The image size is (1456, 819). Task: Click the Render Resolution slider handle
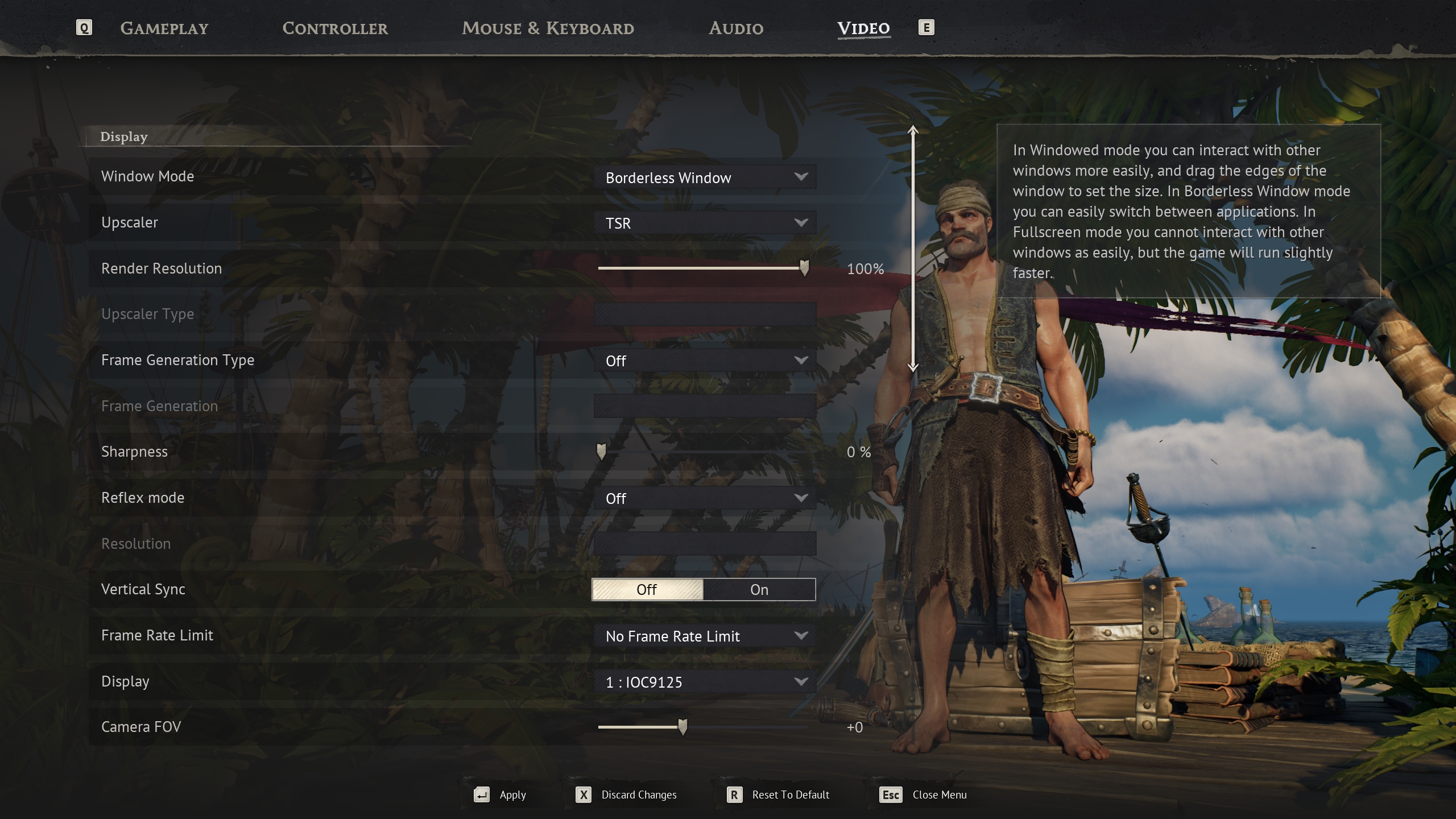[x=804, y=268]
